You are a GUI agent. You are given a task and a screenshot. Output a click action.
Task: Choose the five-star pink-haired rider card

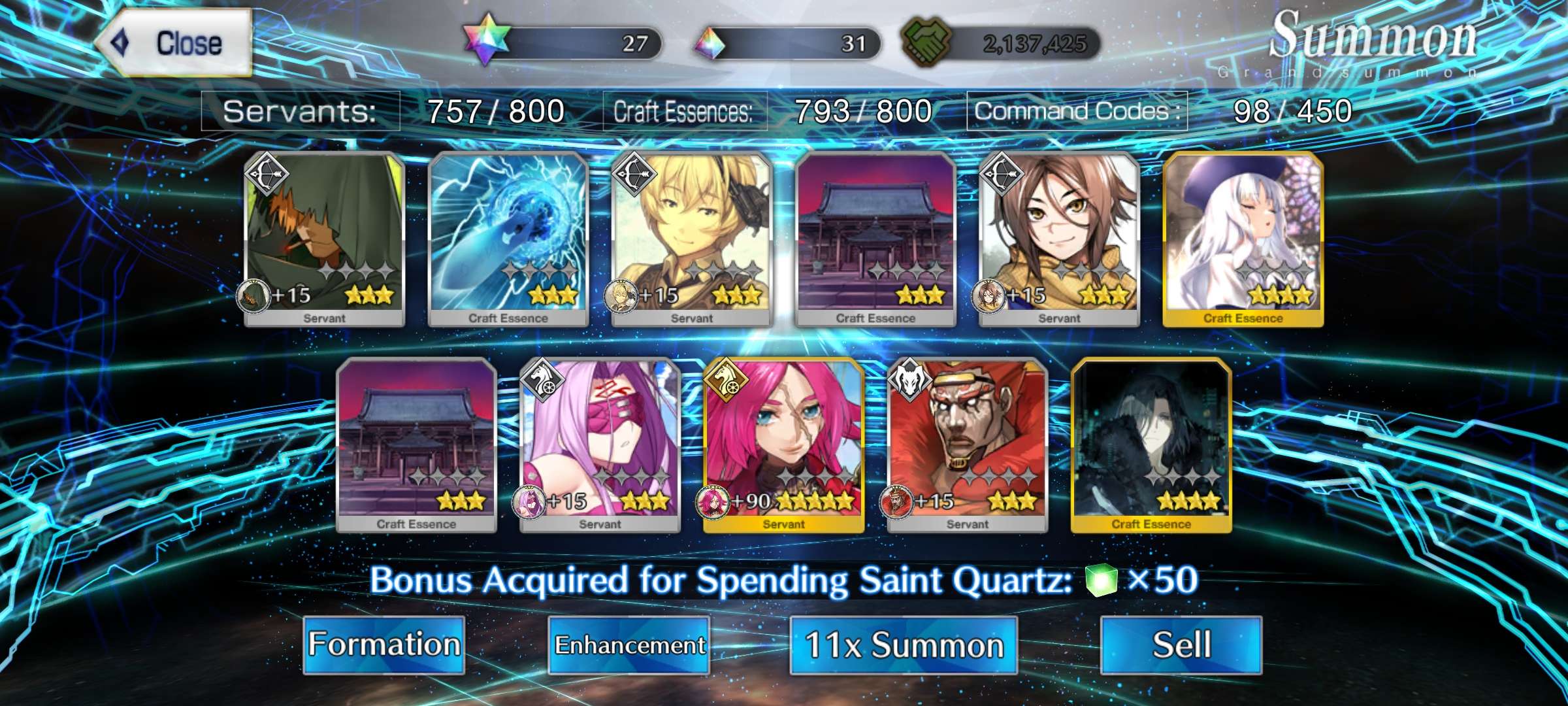point(783,445)
